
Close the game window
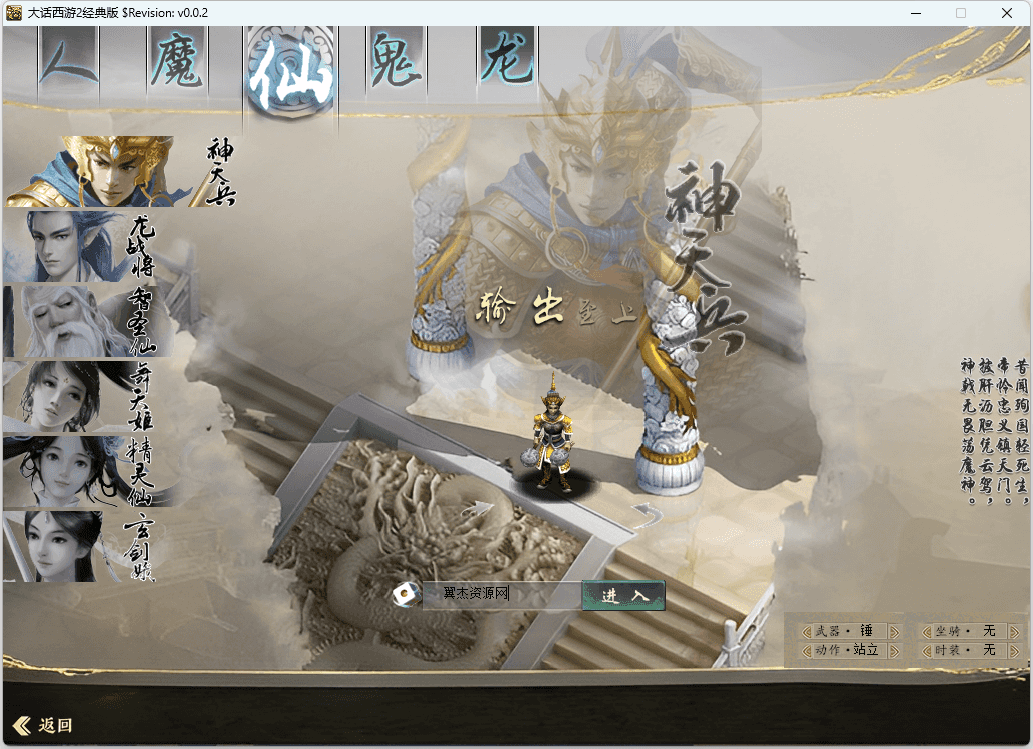tap(1008, 13)
